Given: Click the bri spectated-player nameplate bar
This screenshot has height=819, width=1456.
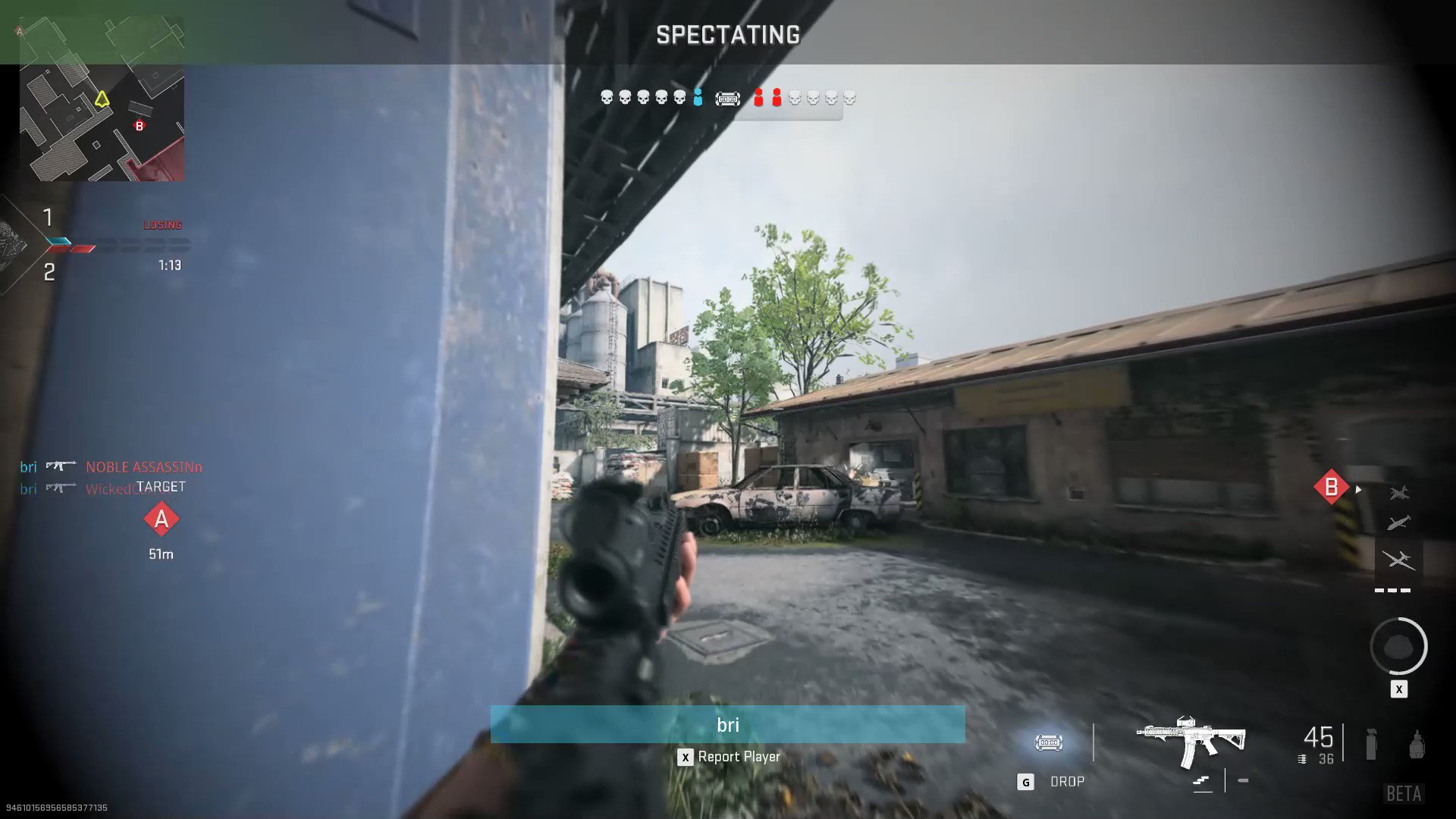Looking at the screenshot, I should coord(728,724).
